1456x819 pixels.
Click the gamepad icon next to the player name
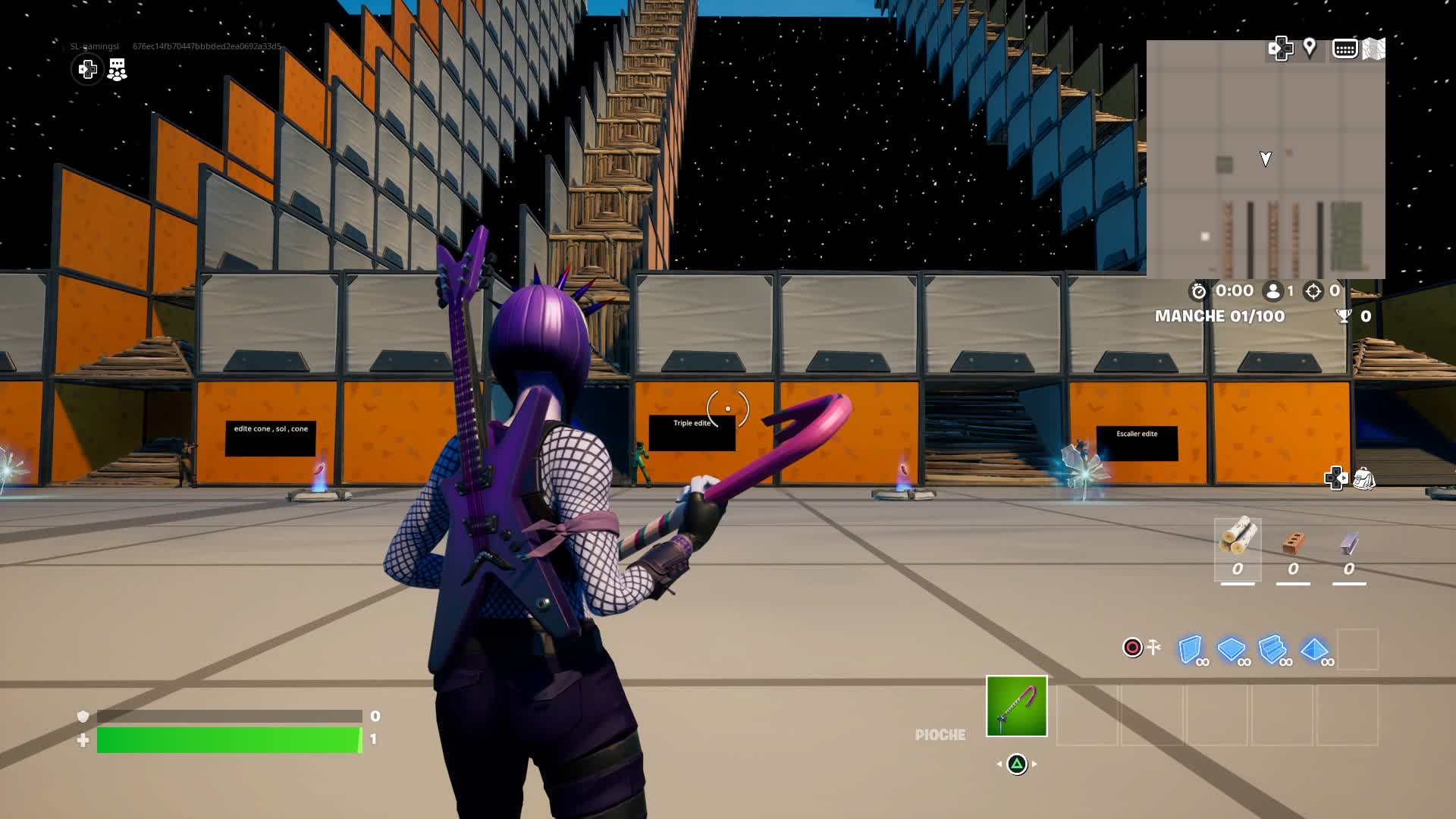(x=87, y=69)
